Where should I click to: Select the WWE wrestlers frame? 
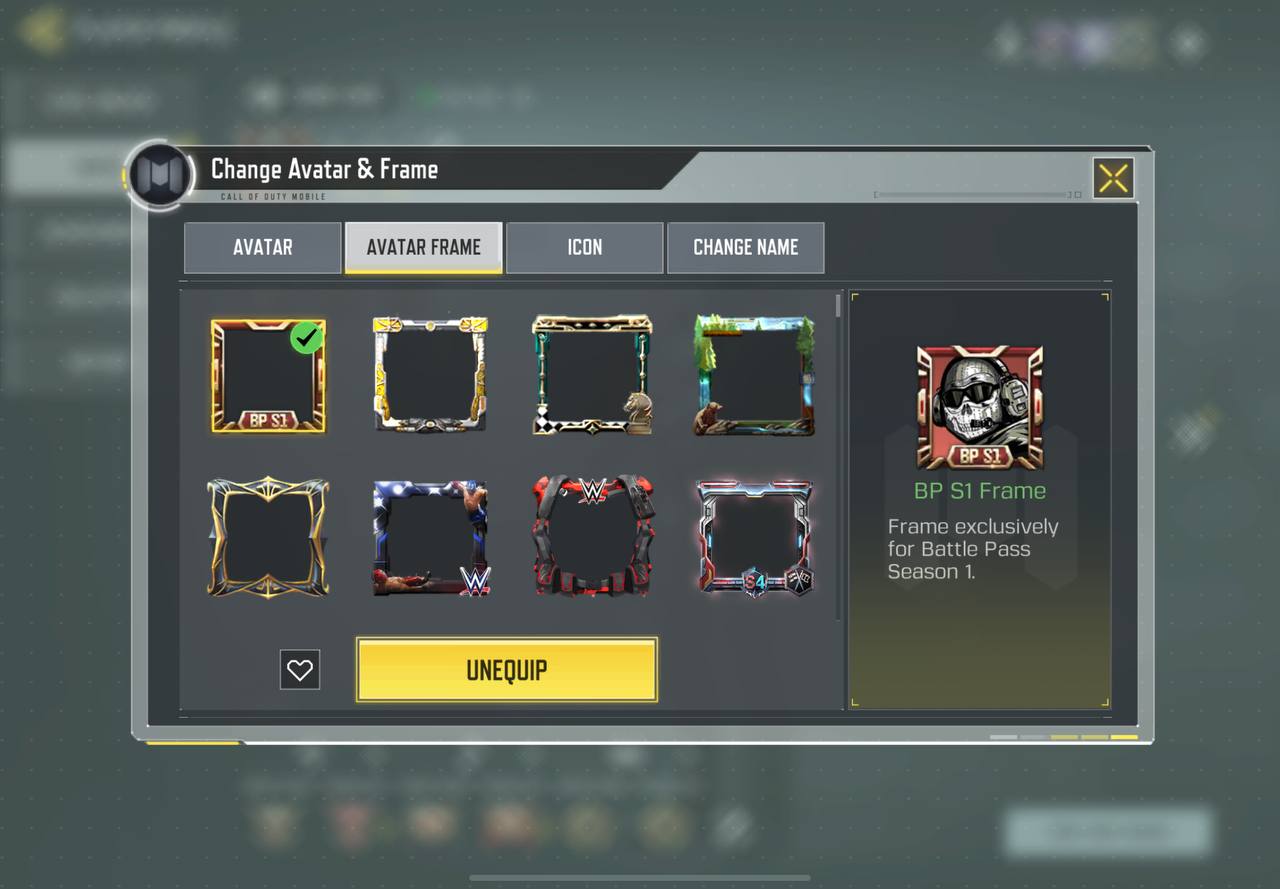pos(430,537)
